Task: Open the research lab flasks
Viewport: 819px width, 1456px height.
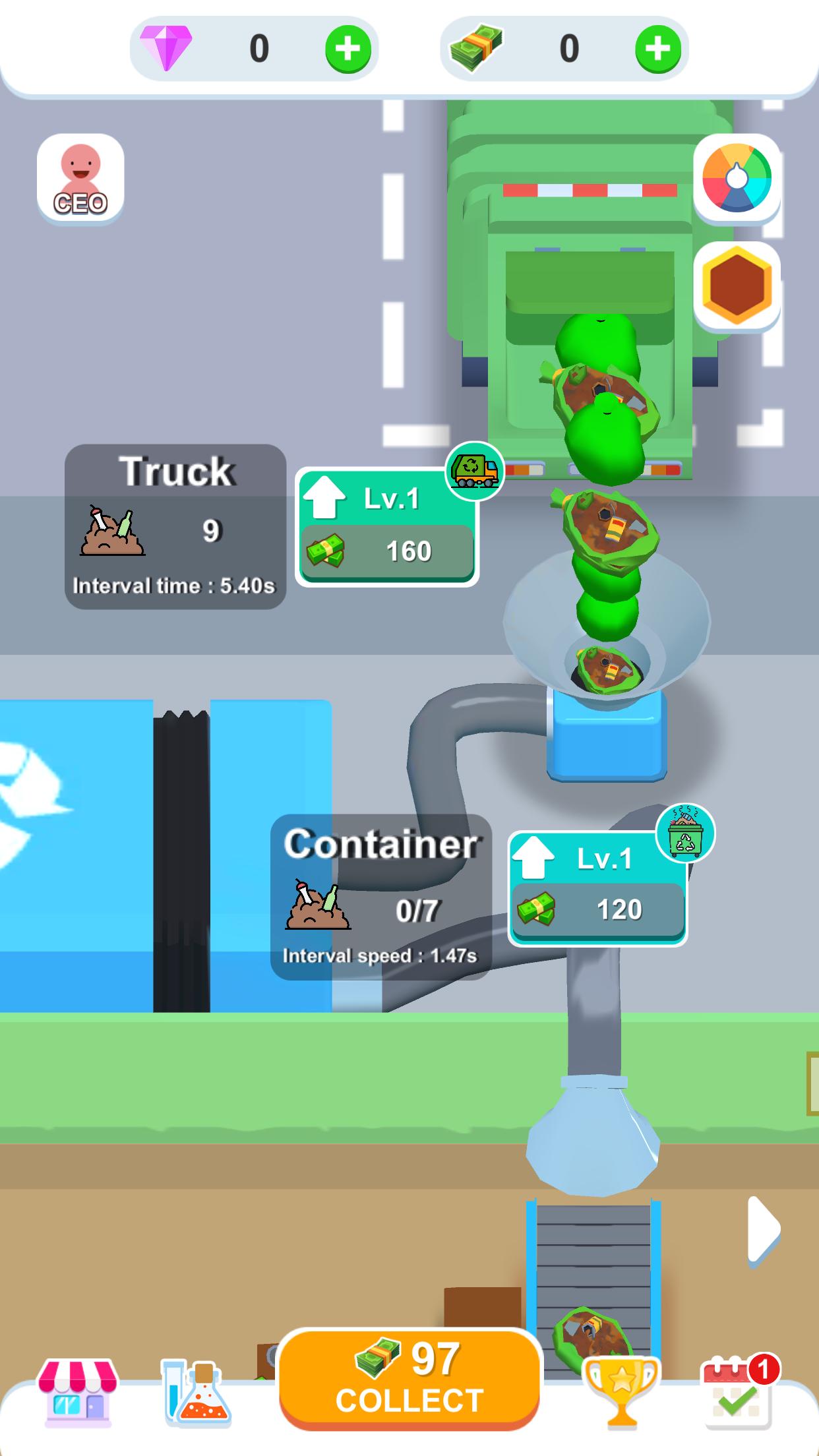Action: [x=196, y=1393]
